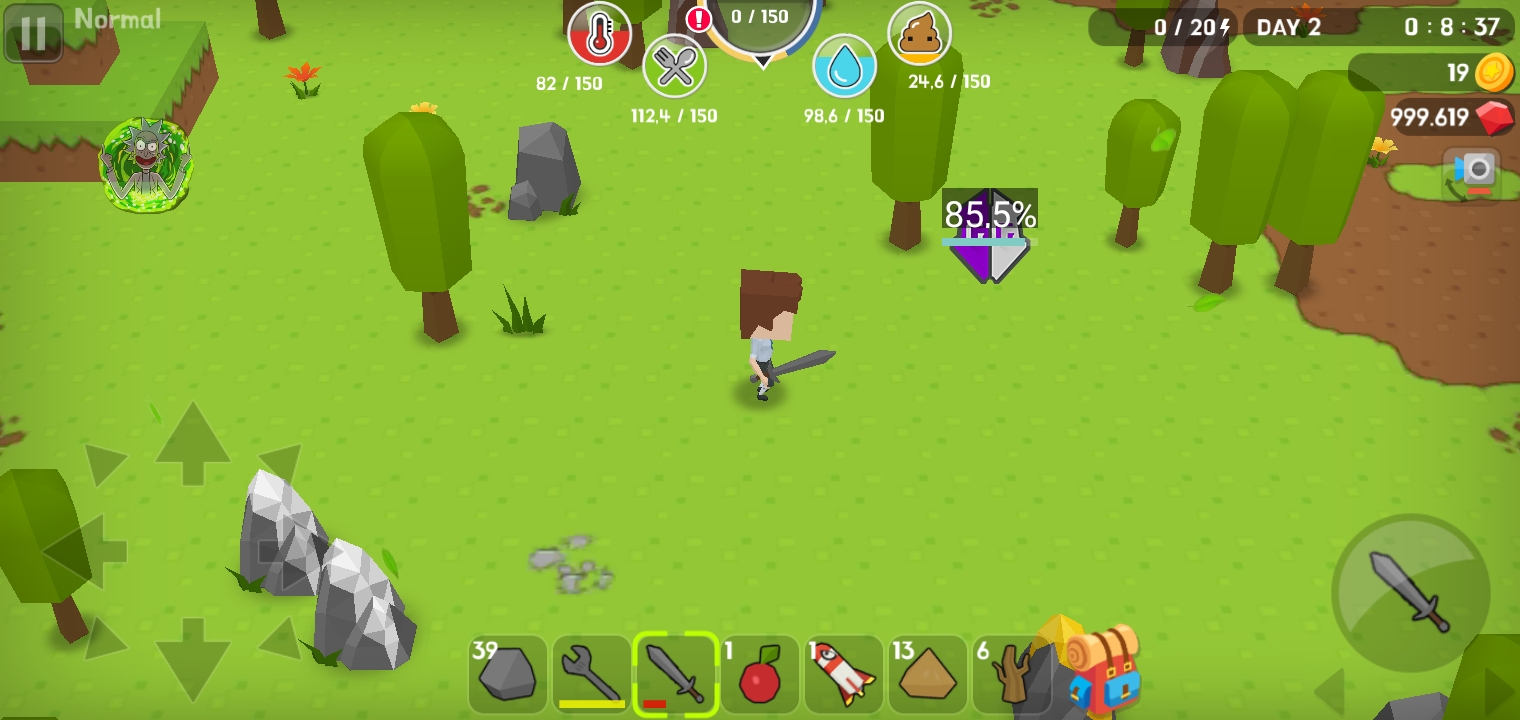
Task: Select the wood log slot
Action: click(1010, 674)
